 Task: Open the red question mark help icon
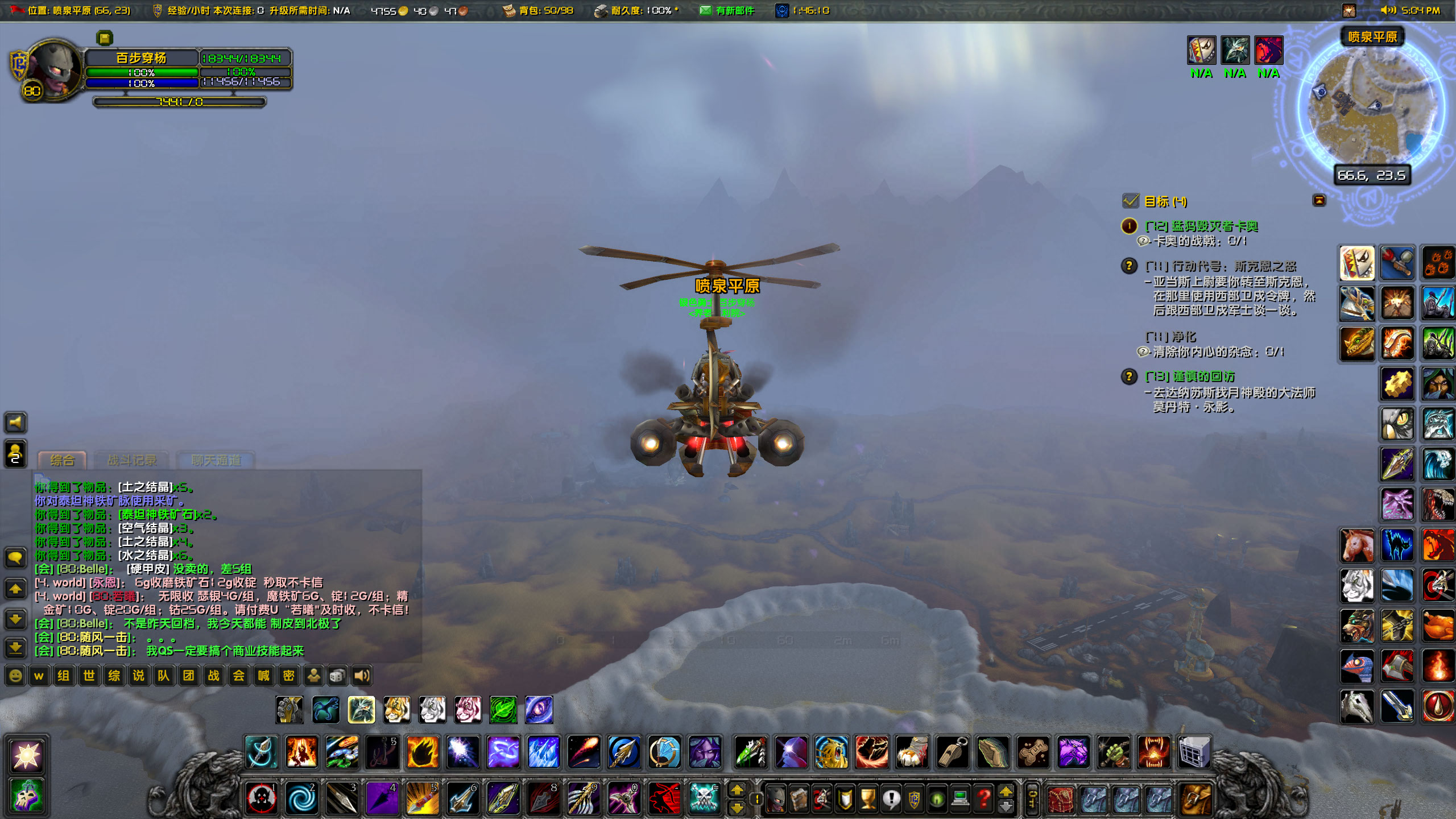pos(983,799)
